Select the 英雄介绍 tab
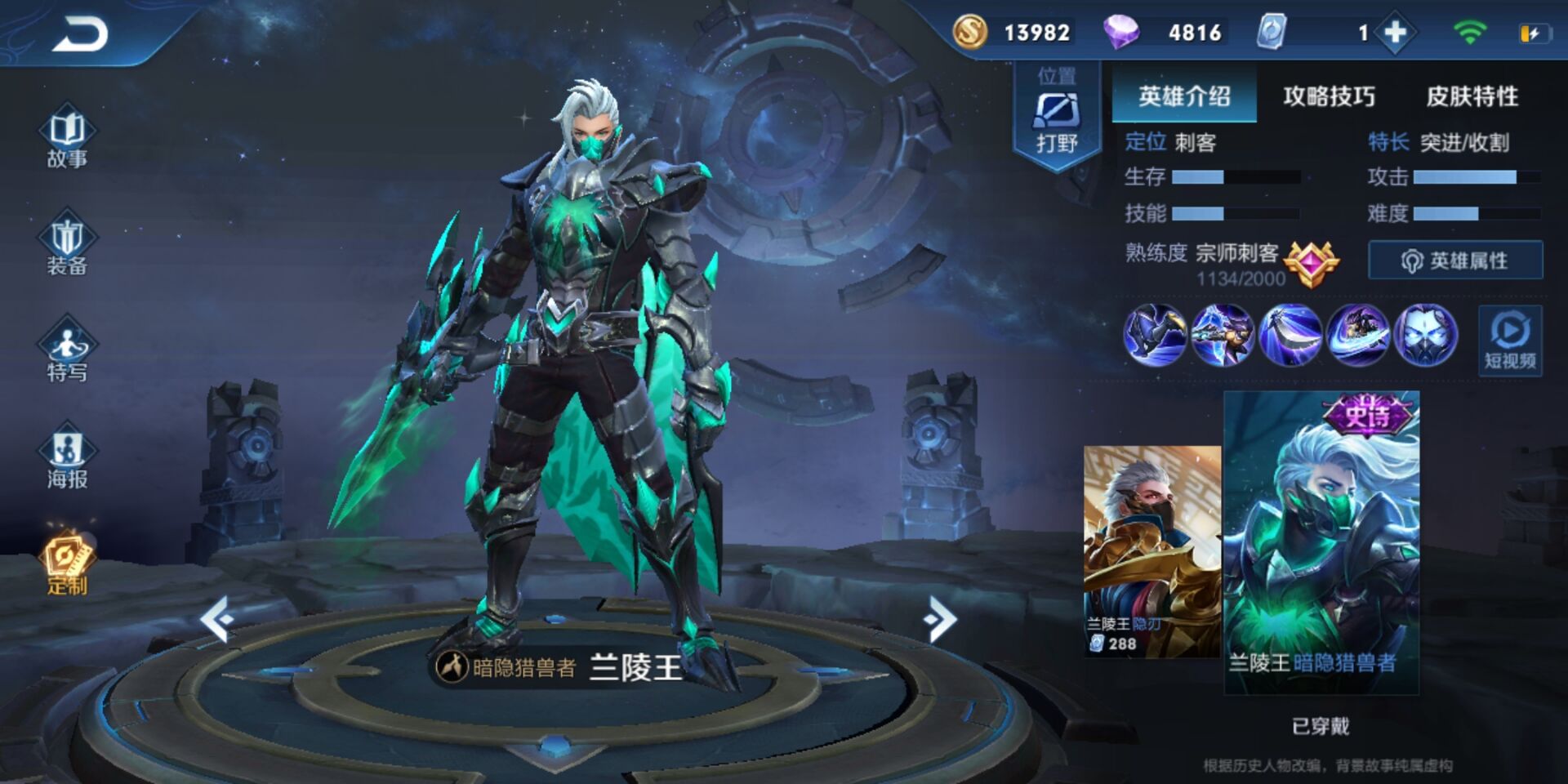This screenshot has width=1568, height=784. [1184, 96]
